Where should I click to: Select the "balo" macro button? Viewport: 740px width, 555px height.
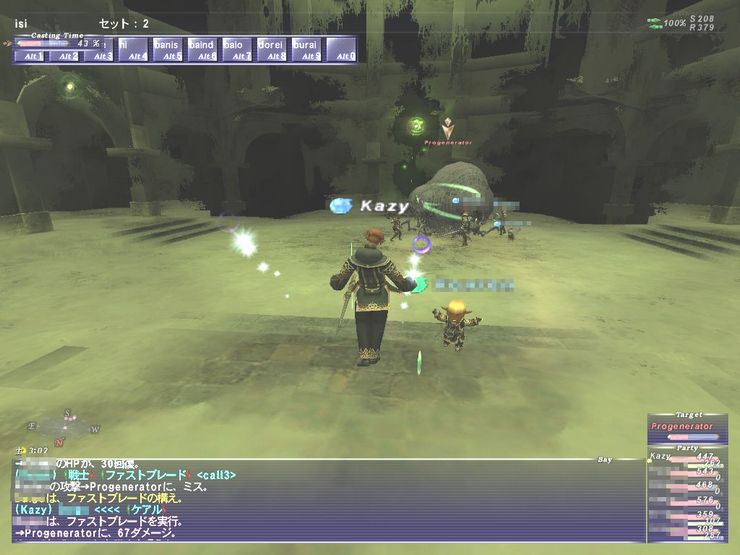pos(236,49)
